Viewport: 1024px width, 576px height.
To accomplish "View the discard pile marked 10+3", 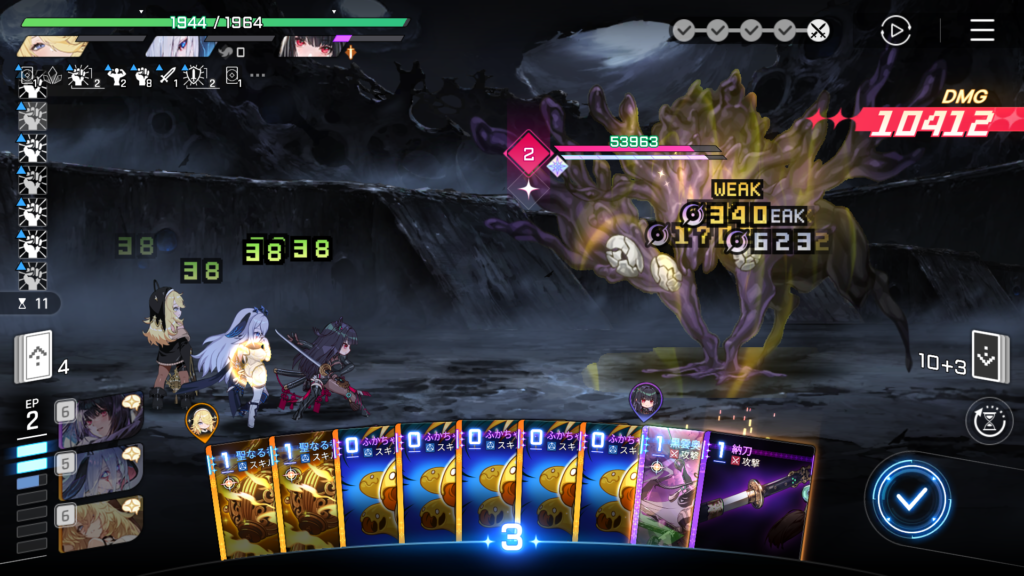I will tap(990, 358).
